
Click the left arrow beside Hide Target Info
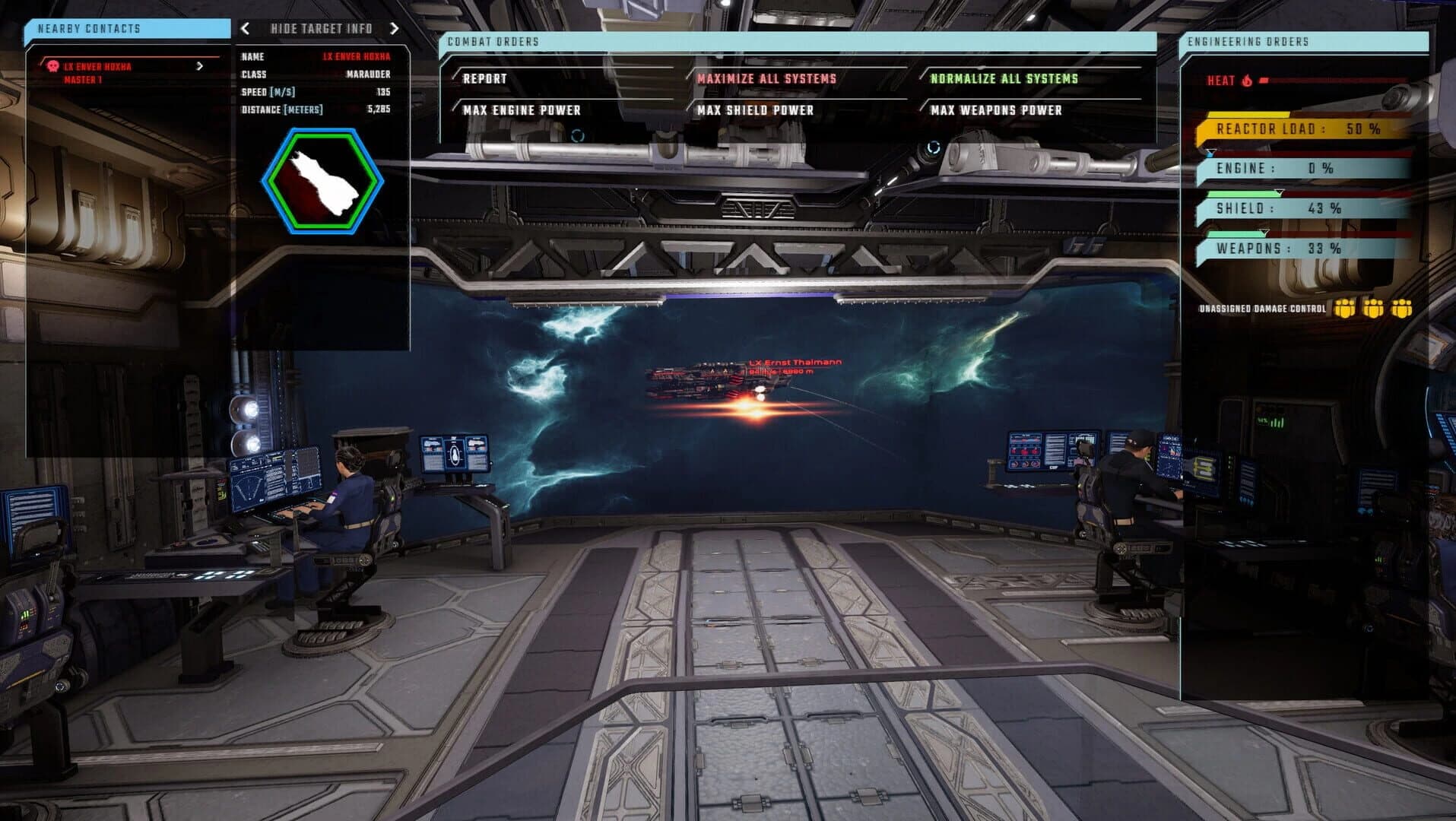pos(244,29)
